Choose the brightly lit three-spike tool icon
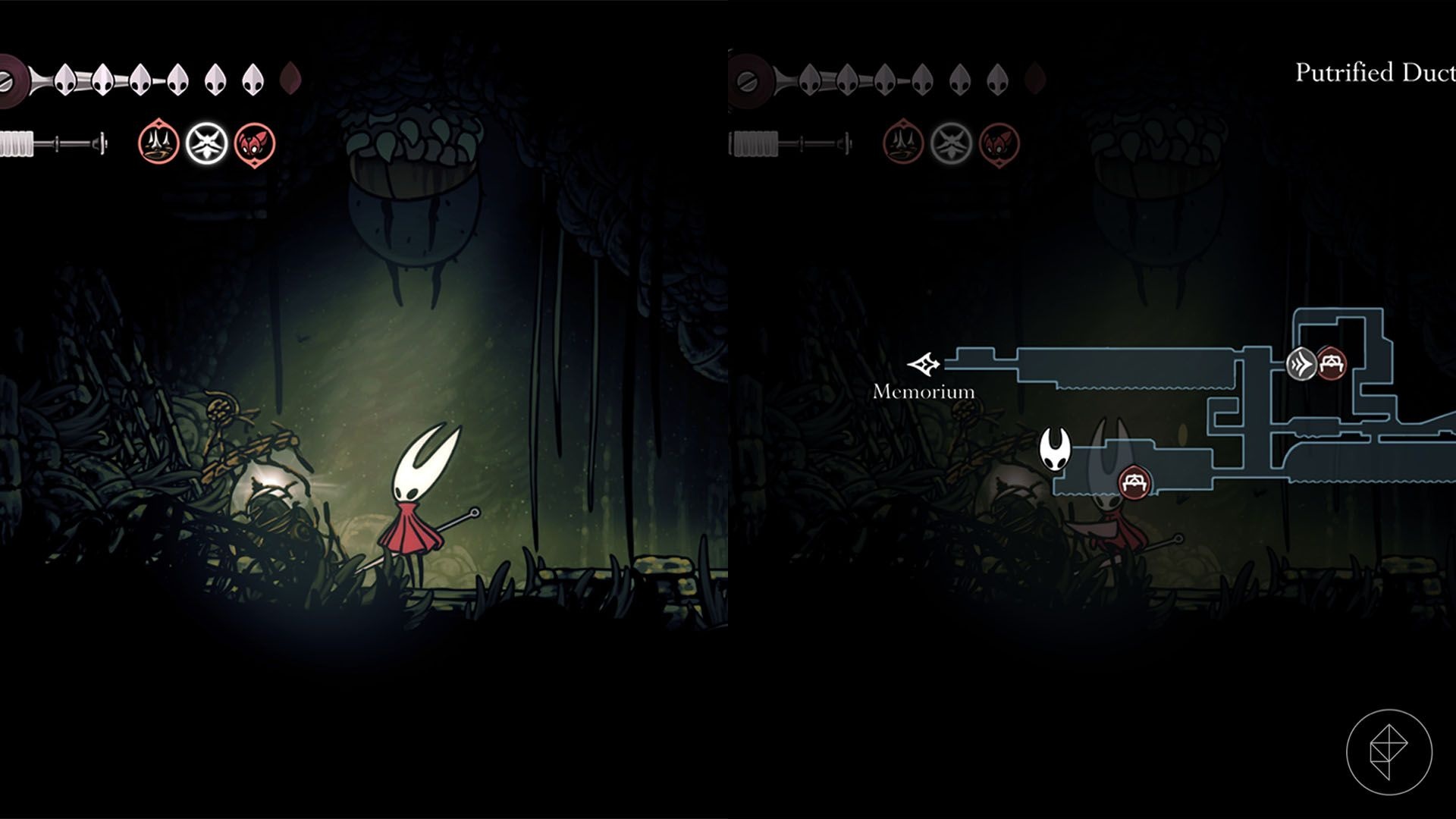 pos(158,143)
